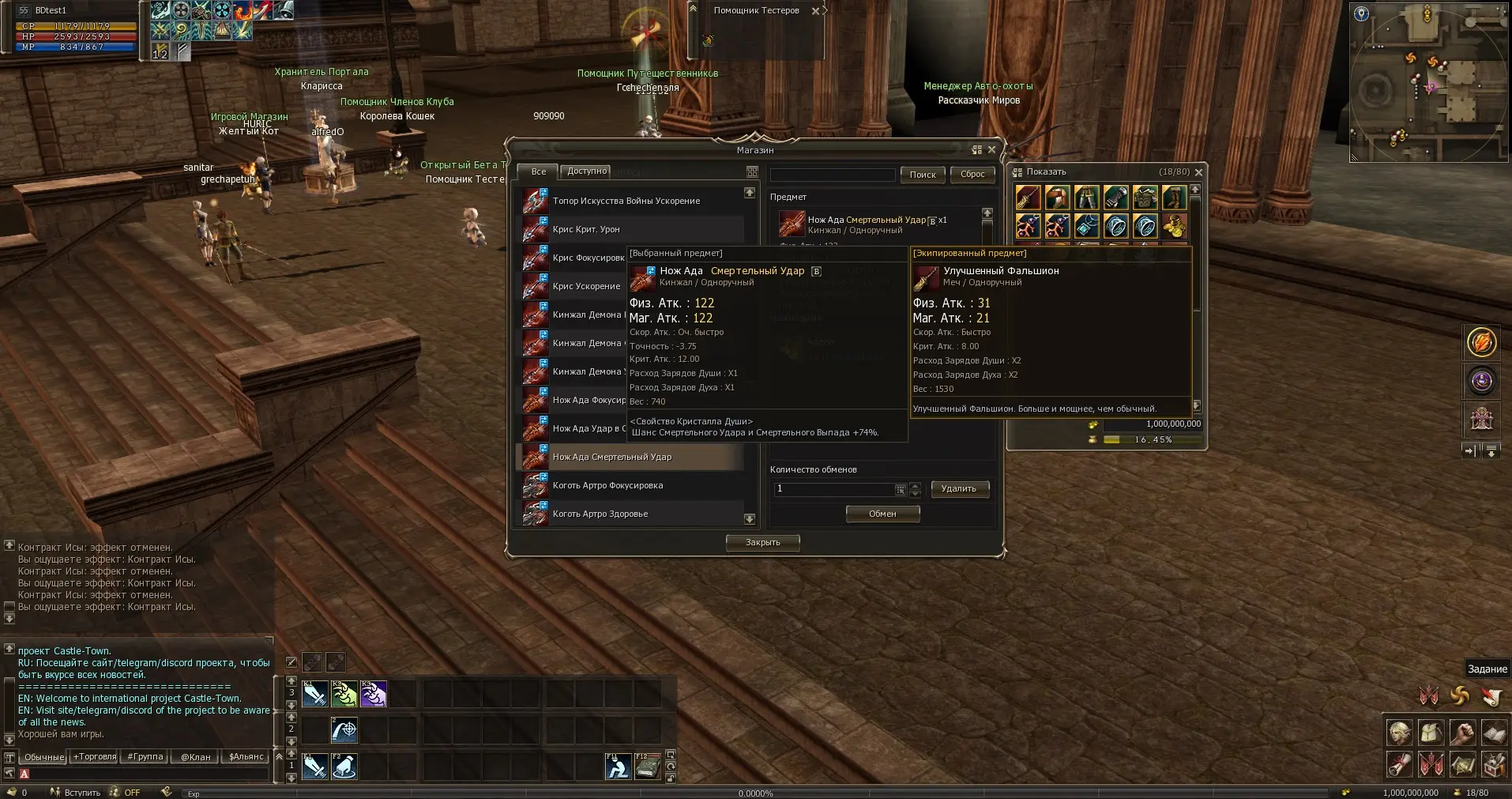The width and height of the screenshot is (1512, 799).
Task: Select Топор Искусства Войны Ускорение entry
Action: pos(626,201)
